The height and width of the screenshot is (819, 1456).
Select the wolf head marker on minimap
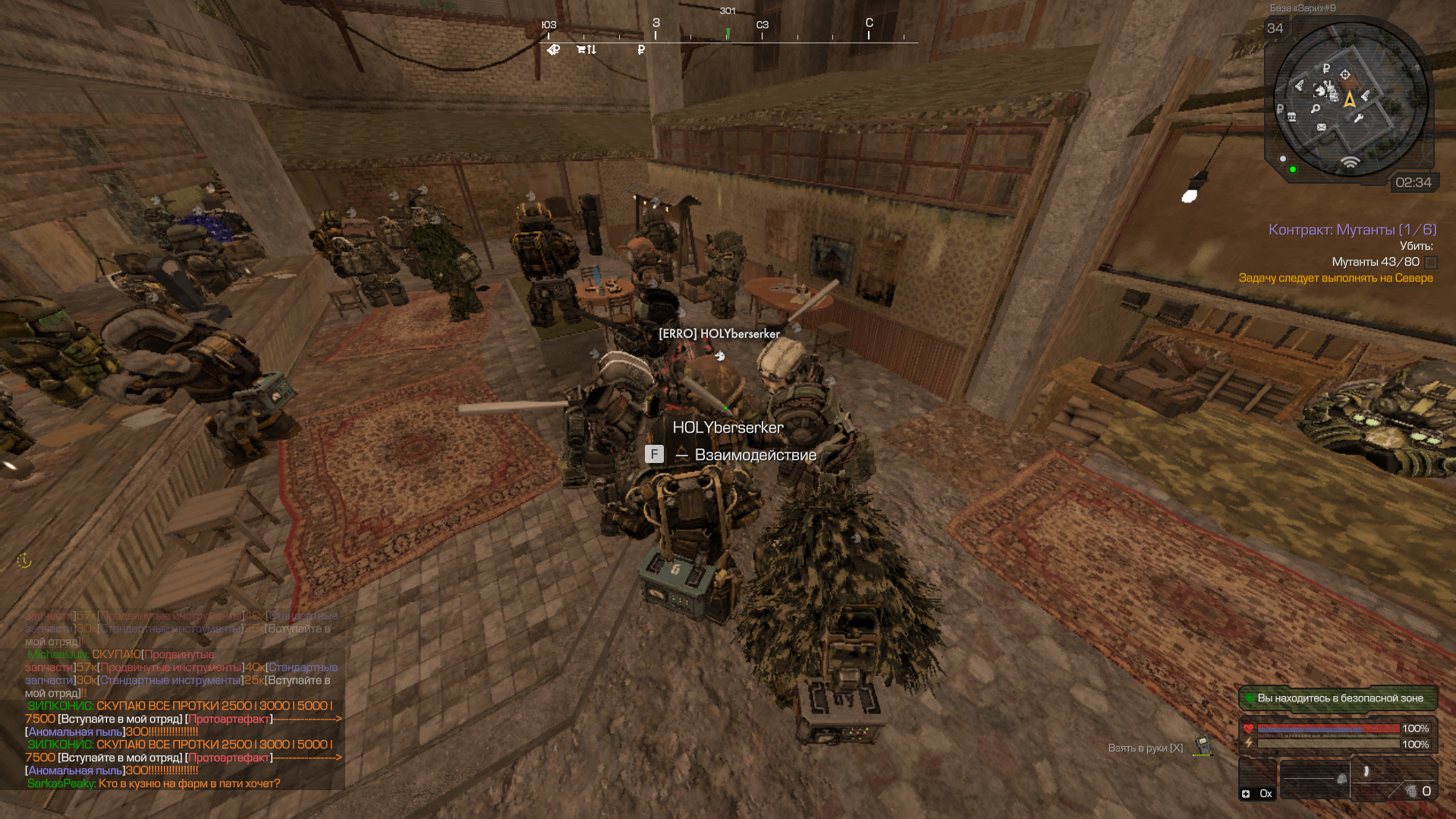point(1321,91)
